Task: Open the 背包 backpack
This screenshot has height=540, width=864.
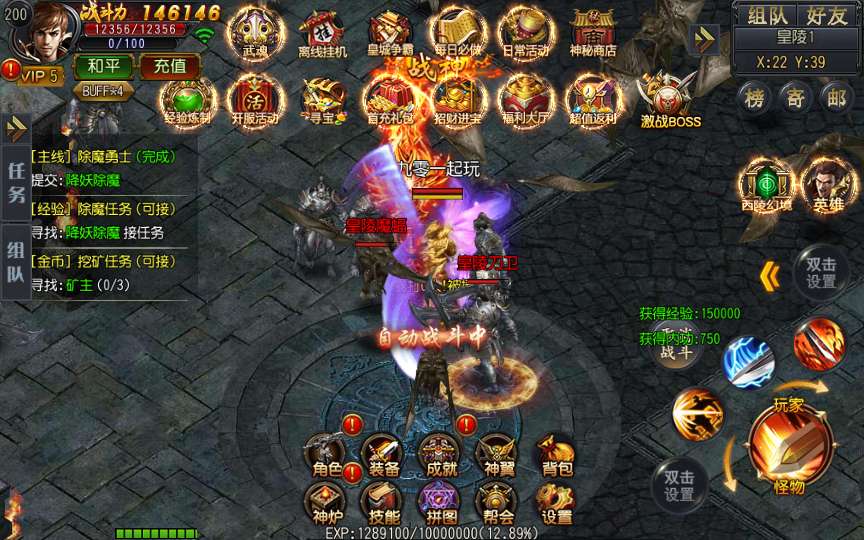Action: (x=556, y=456)
